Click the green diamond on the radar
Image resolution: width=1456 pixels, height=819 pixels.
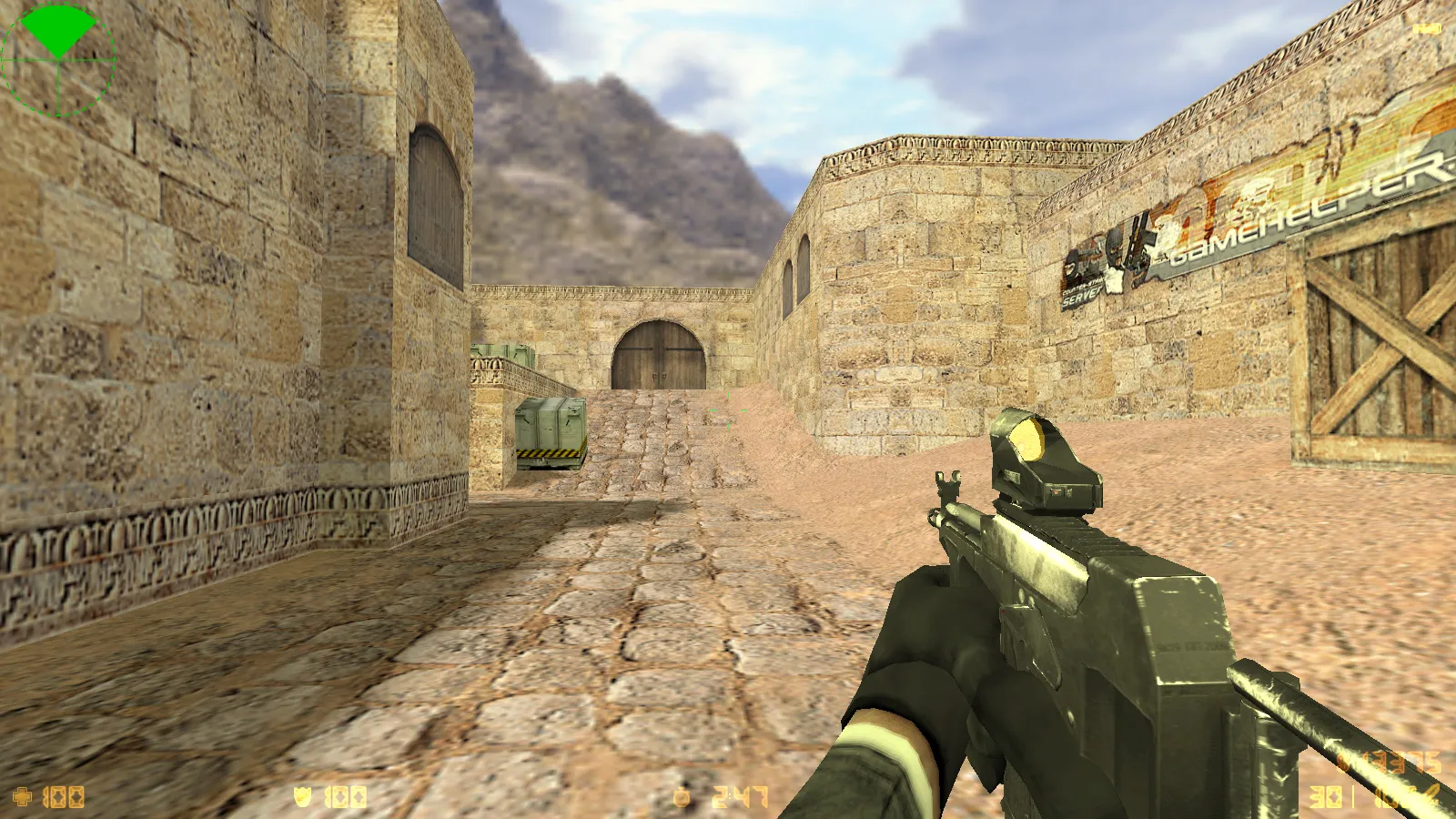[x=56, y=32]
